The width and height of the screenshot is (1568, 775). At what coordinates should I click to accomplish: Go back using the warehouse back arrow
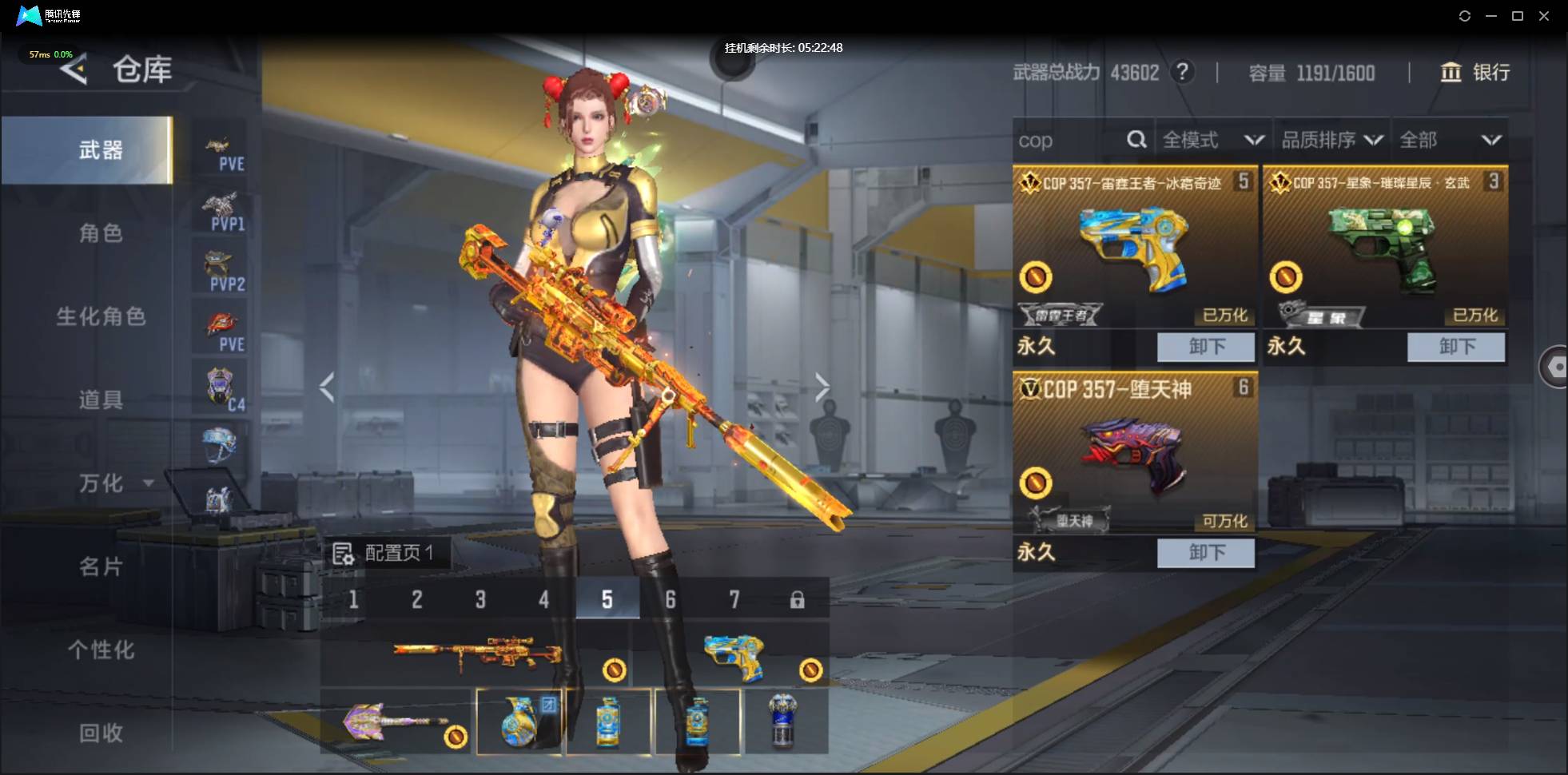74,70
